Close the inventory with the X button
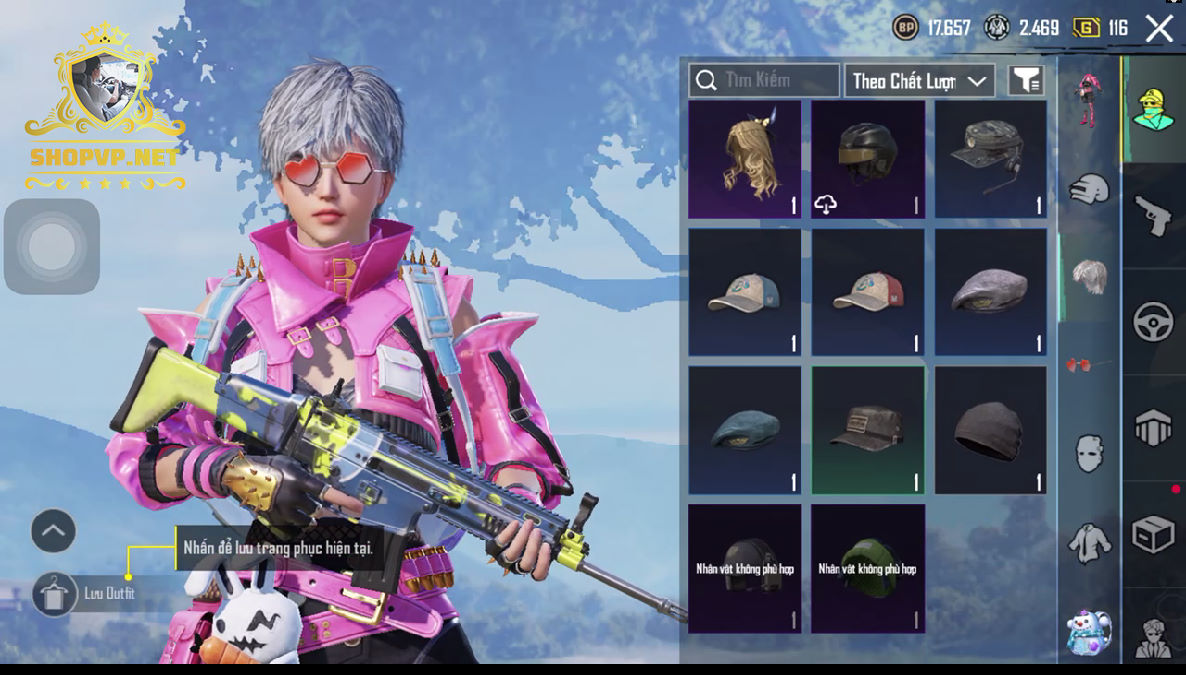Screen dimensions: 1186x675 coord(1159,28)
